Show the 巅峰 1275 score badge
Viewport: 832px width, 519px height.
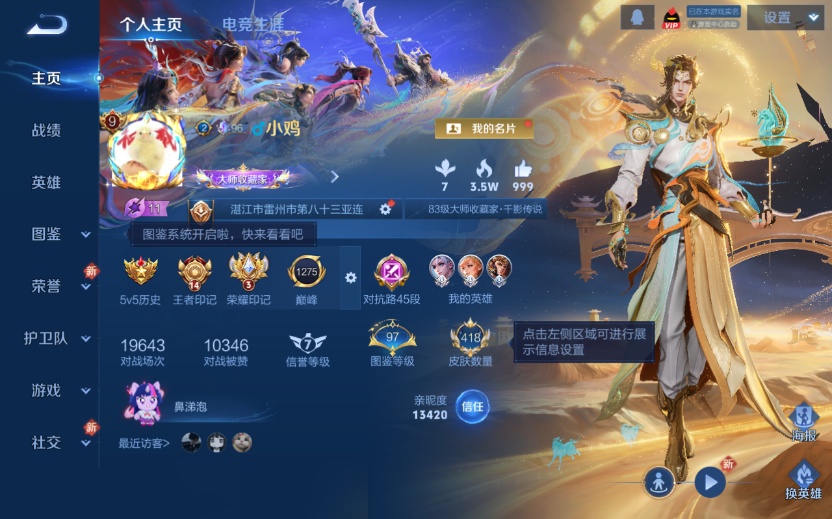click(x=306, y=276)
